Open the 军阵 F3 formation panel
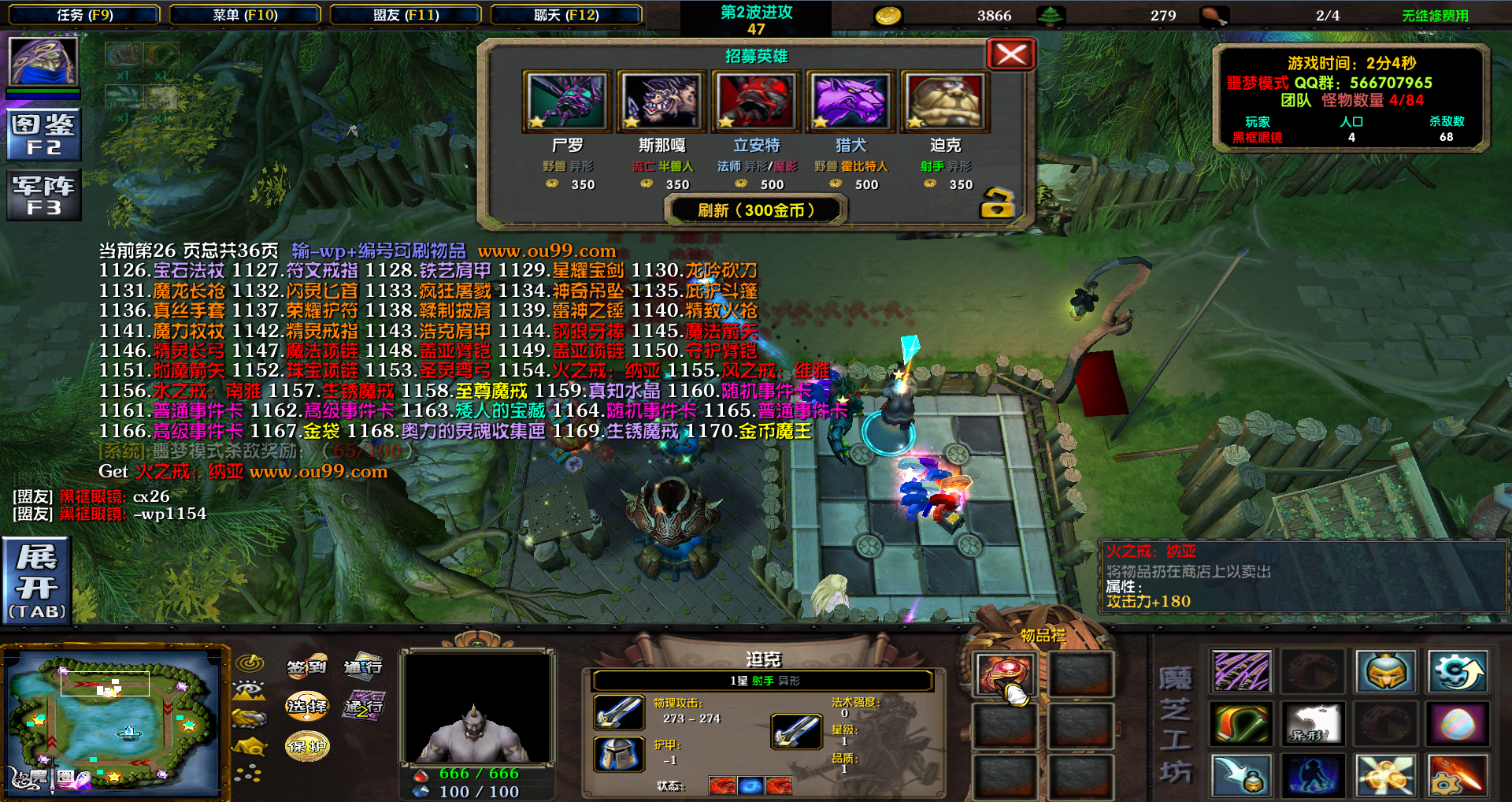This screenshot has width=1512, height=802. [x=43, y=195]
